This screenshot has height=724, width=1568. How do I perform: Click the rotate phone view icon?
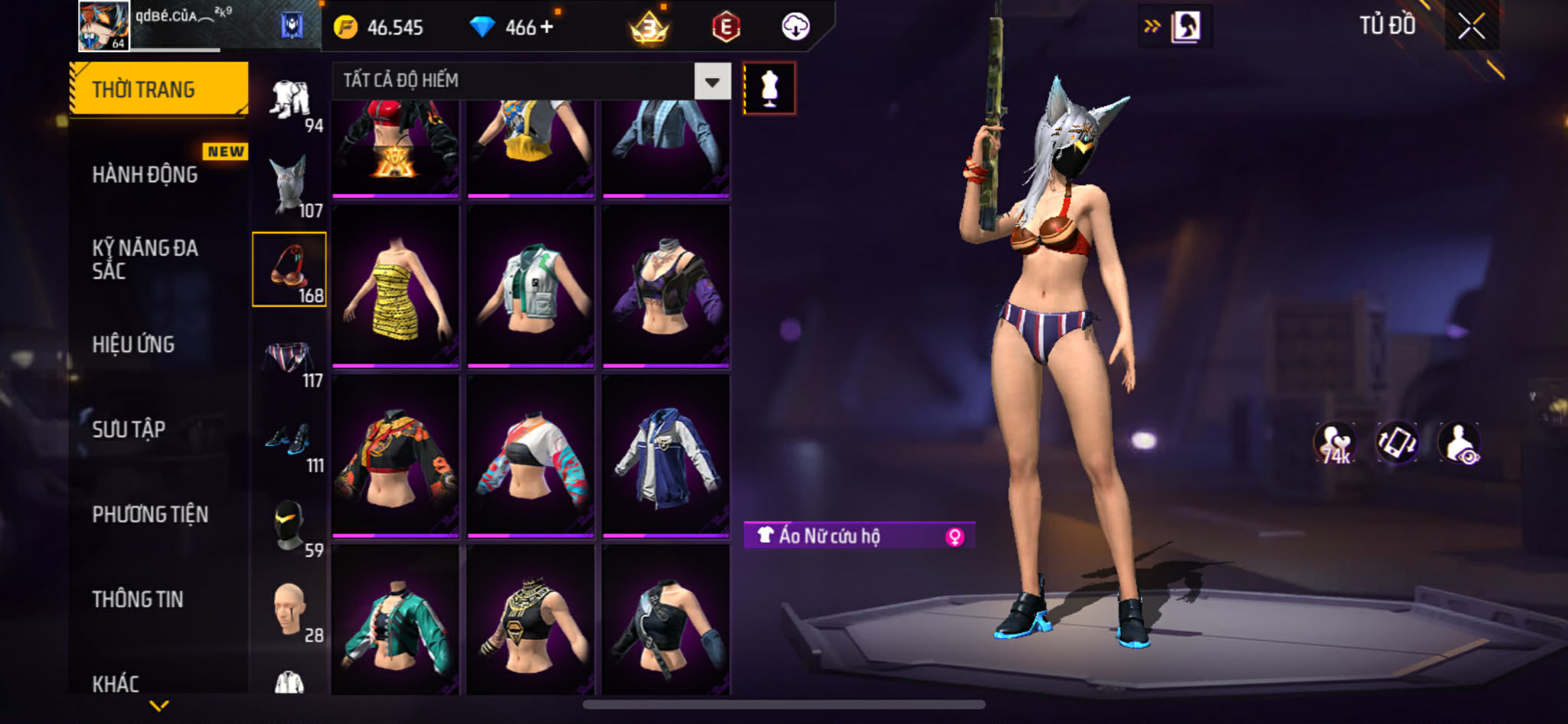click(x=1396, y=443)
